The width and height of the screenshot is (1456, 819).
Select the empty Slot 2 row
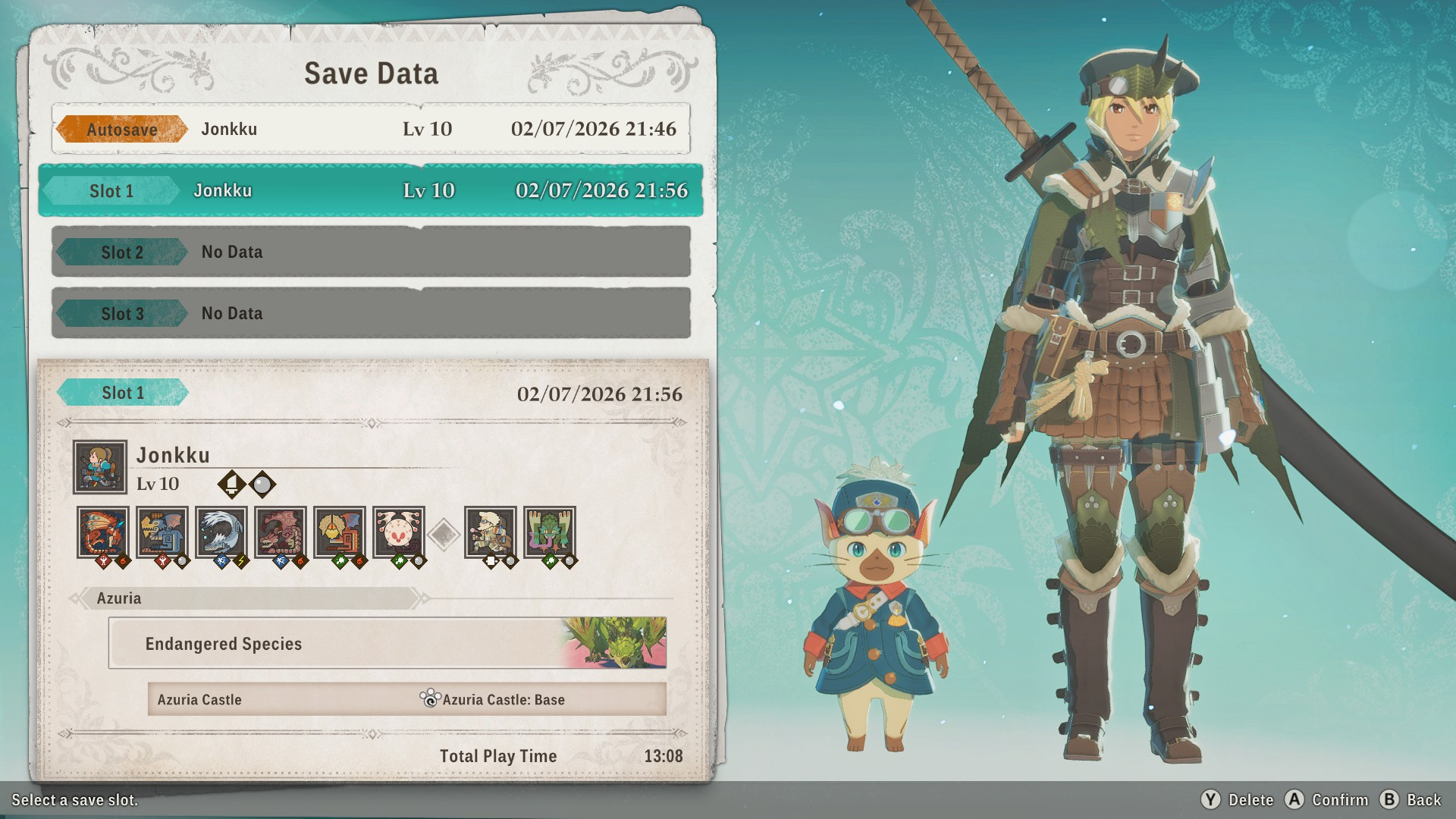click(x=371, y=252)
